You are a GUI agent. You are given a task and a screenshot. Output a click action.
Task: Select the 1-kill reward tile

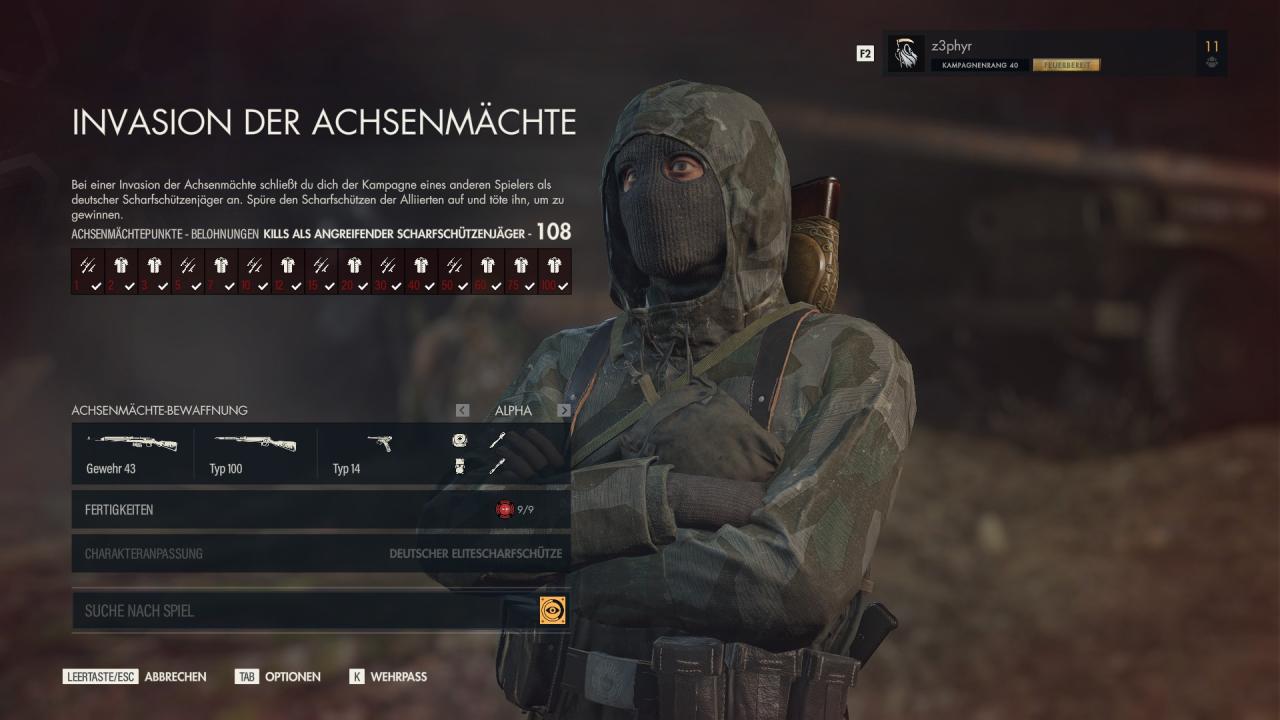88,272
